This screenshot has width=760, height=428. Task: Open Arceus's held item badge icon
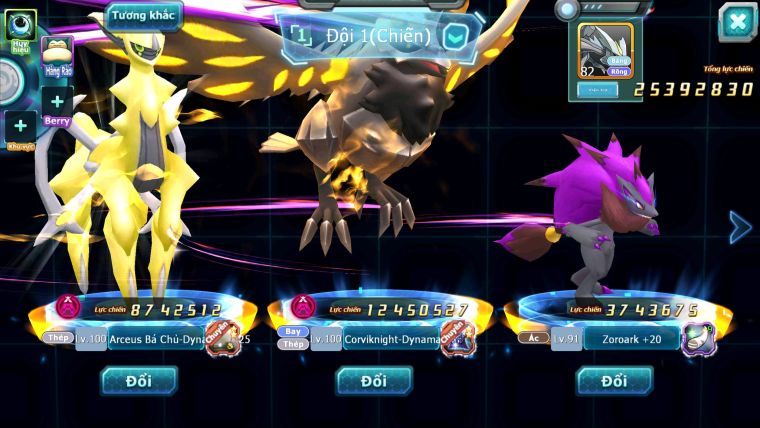222,337
